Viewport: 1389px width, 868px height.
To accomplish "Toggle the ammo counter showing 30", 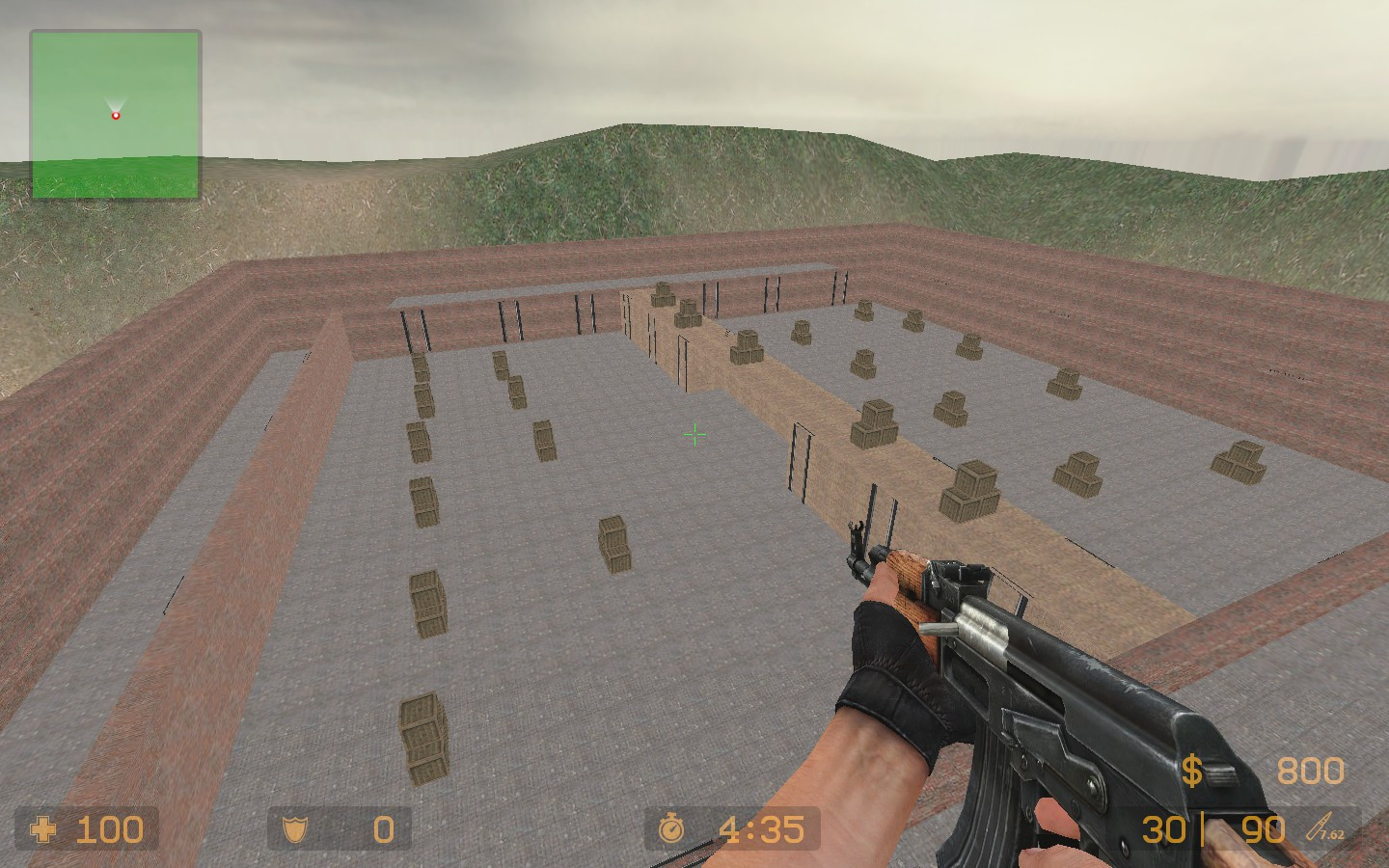I will click(x=1167, y=828).
